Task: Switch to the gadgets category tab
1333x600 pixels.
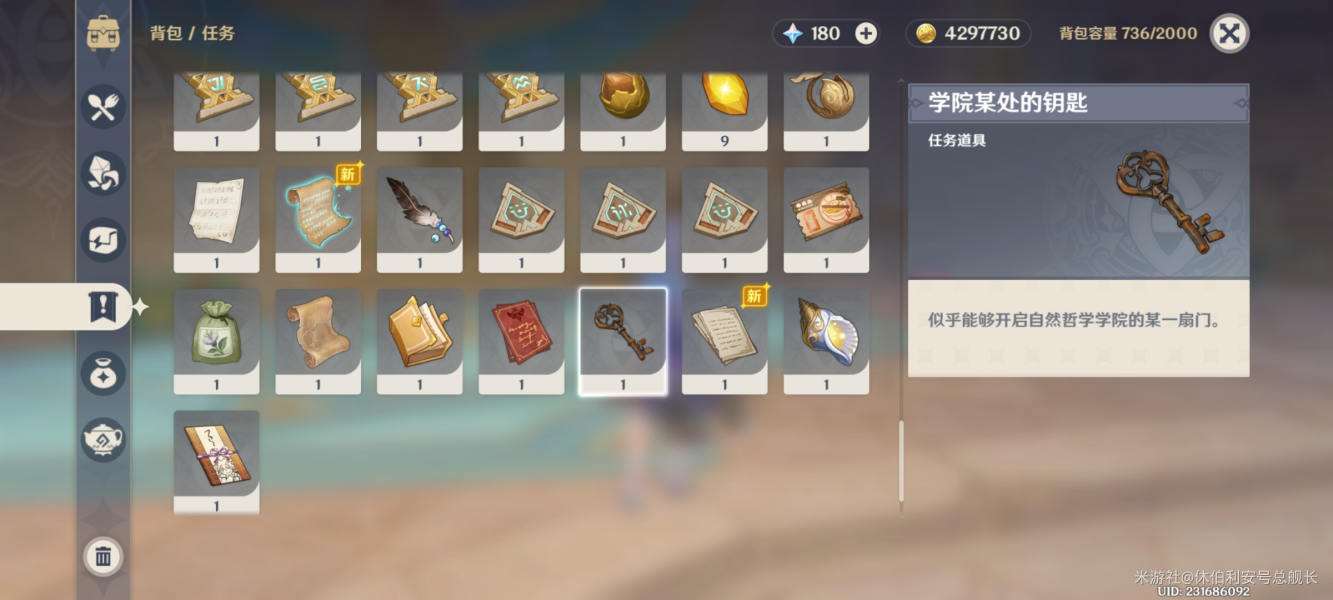Action: tap(103, 240)
